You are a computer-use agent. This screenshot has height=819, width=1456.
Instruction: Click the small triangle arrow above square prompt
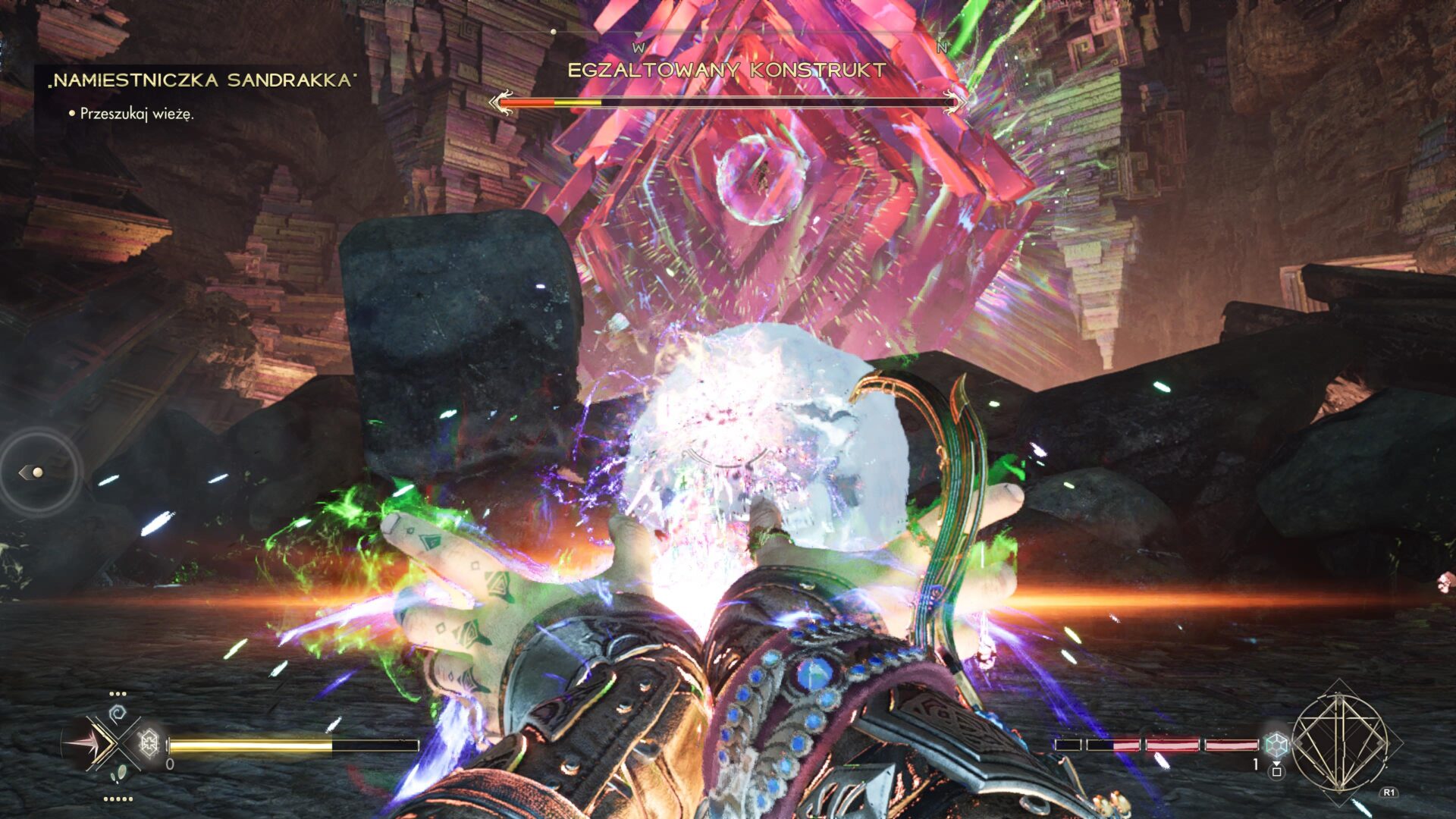[x=1277, y=764]
